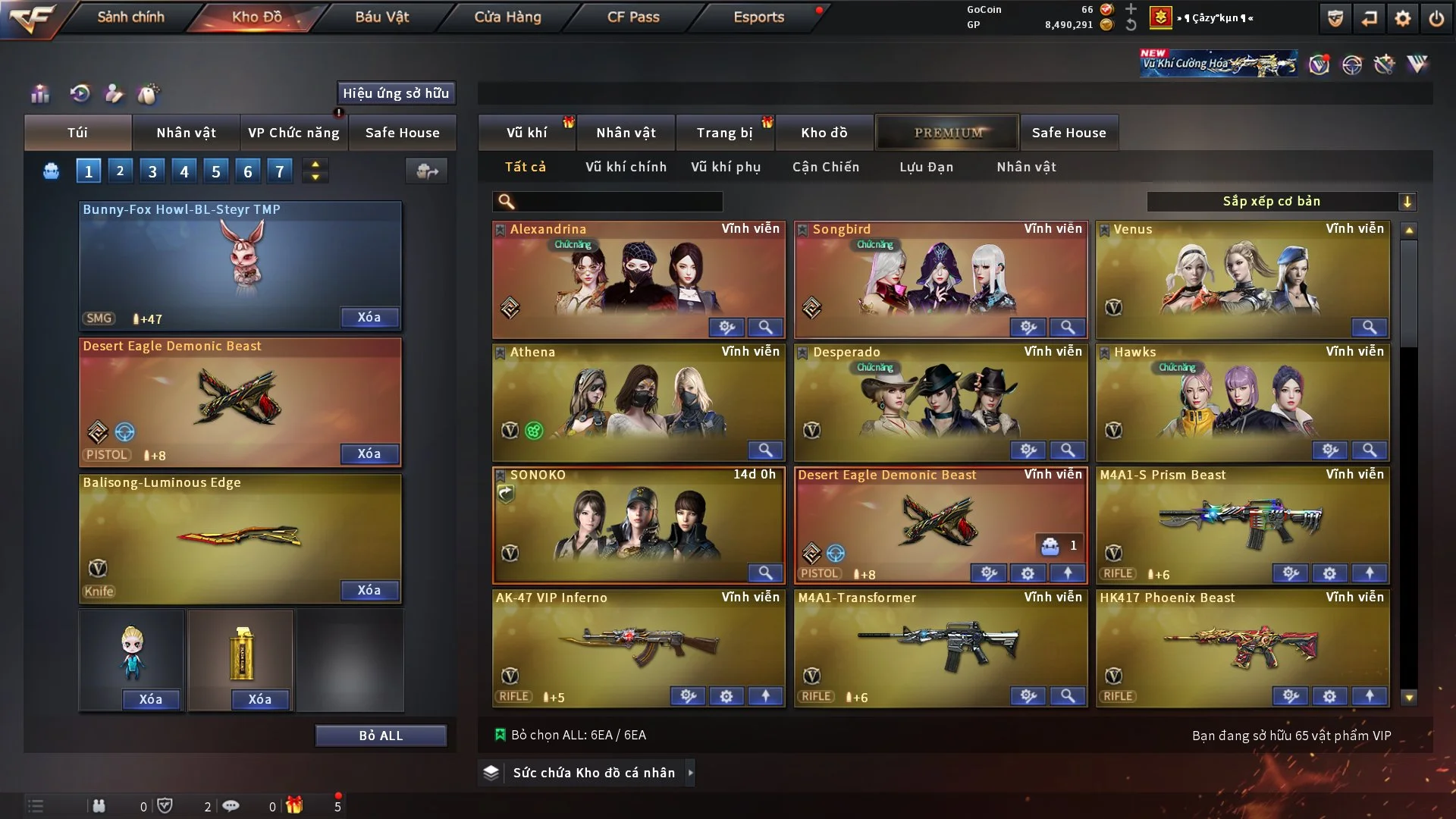1456x819 pixels.
Task: Click the Bỏ ALL button
Action: [381, 736]
